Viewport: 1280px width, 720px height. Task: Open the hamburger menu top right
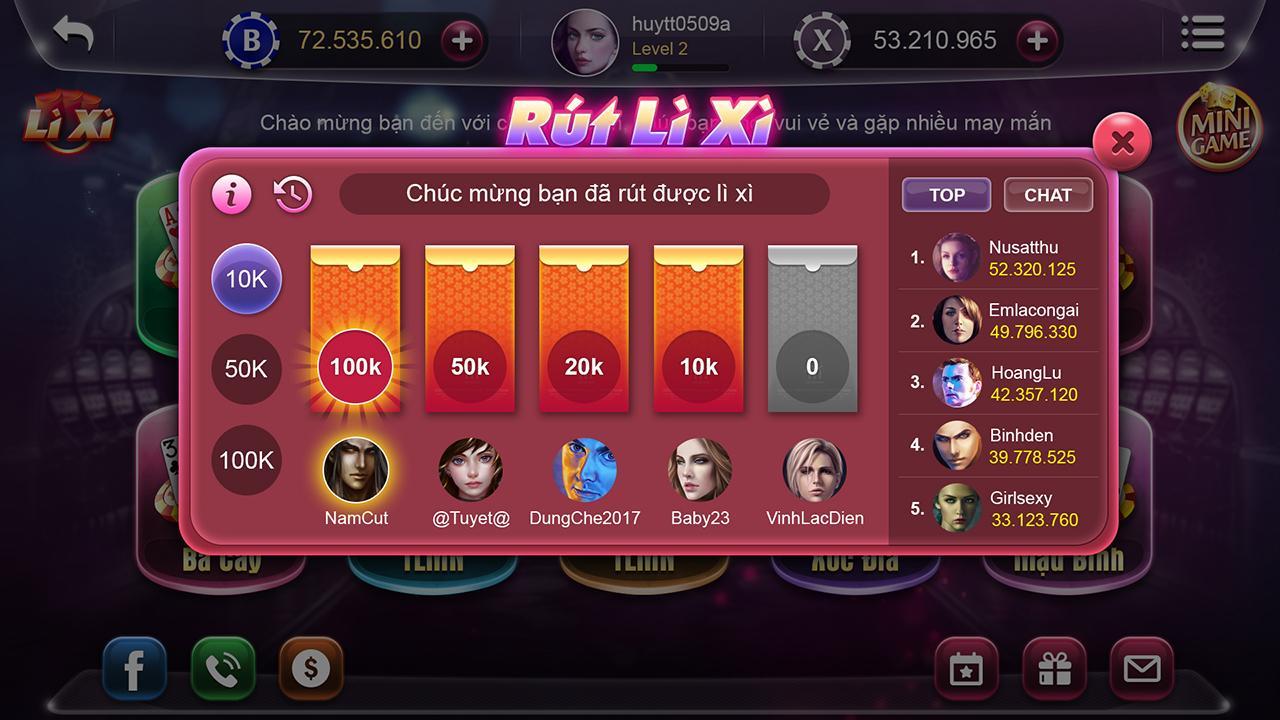[1202, 33]
